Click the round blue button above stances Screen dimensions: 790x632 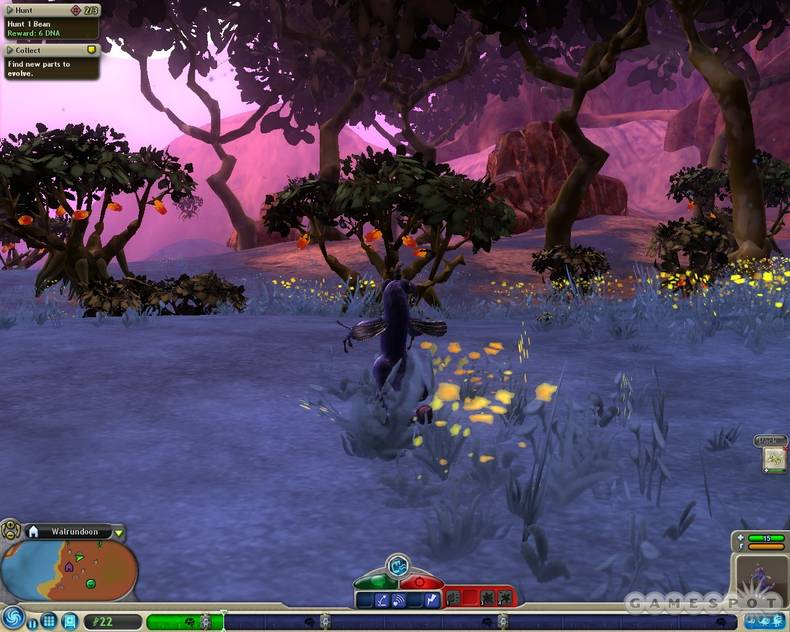pos(398,564)
